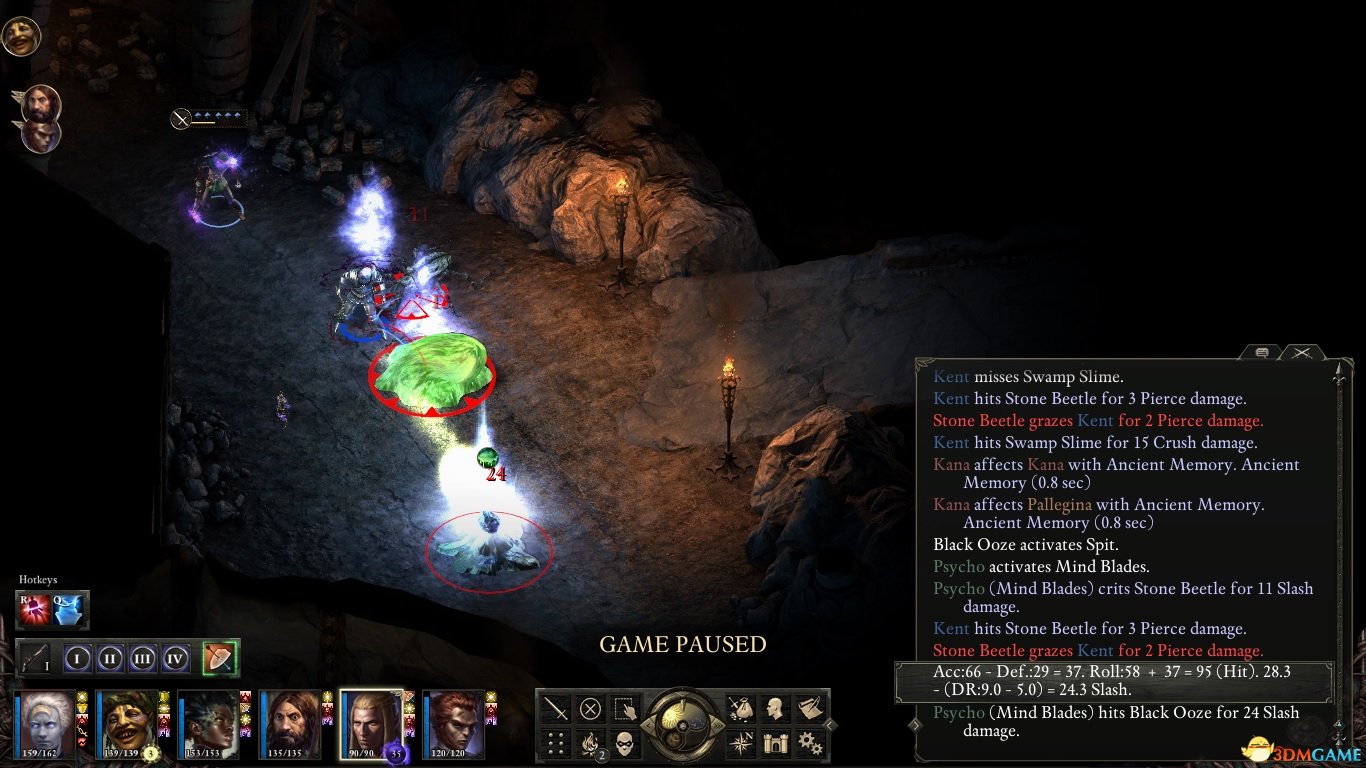Activate the red hotkey R ability
Screen dimensions: 1366x768
[x=35, y=609]
